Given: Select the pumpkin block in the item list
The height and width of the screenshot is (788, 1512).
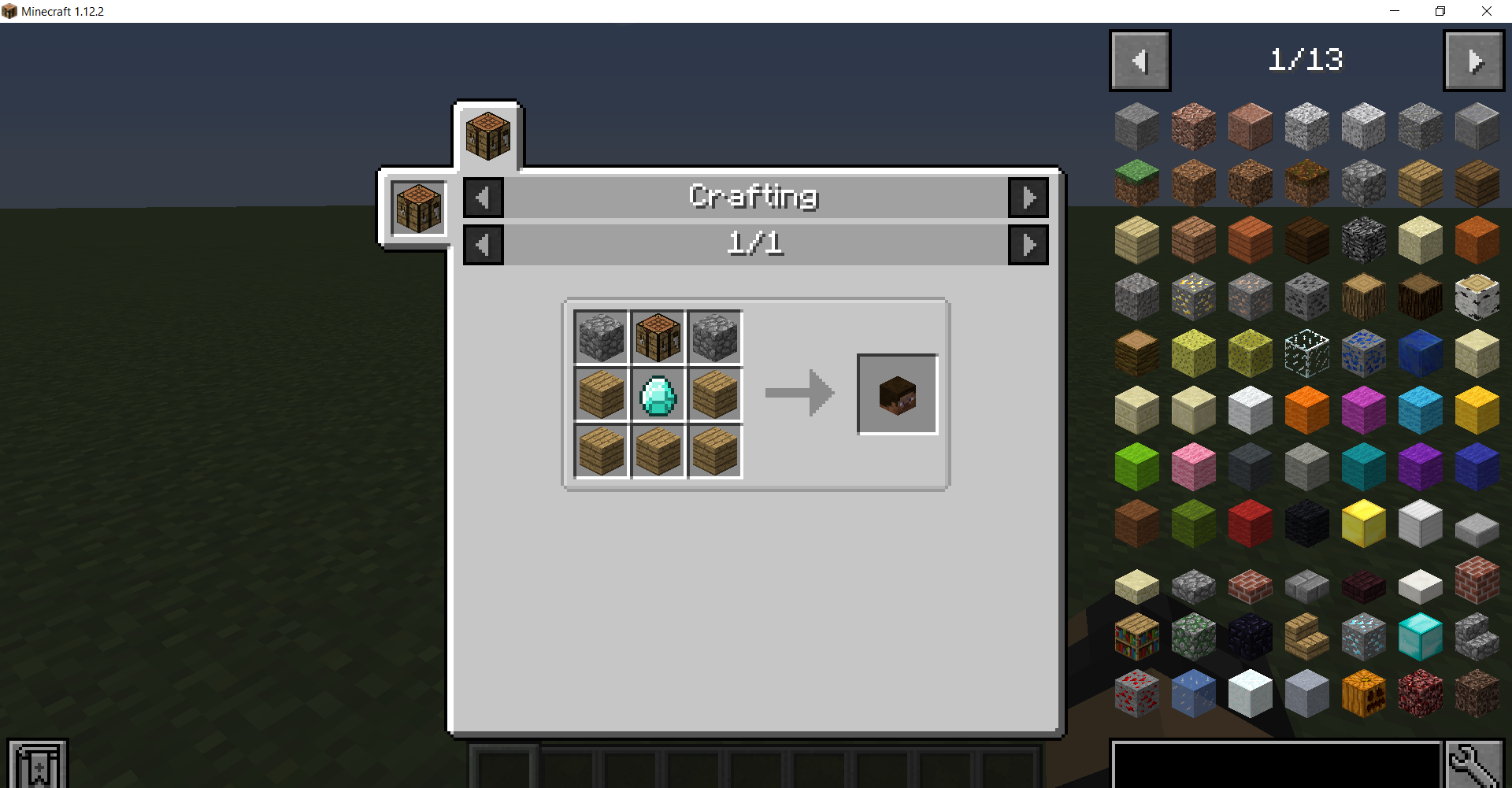Looking at the screenshot, I should 1363,692.
